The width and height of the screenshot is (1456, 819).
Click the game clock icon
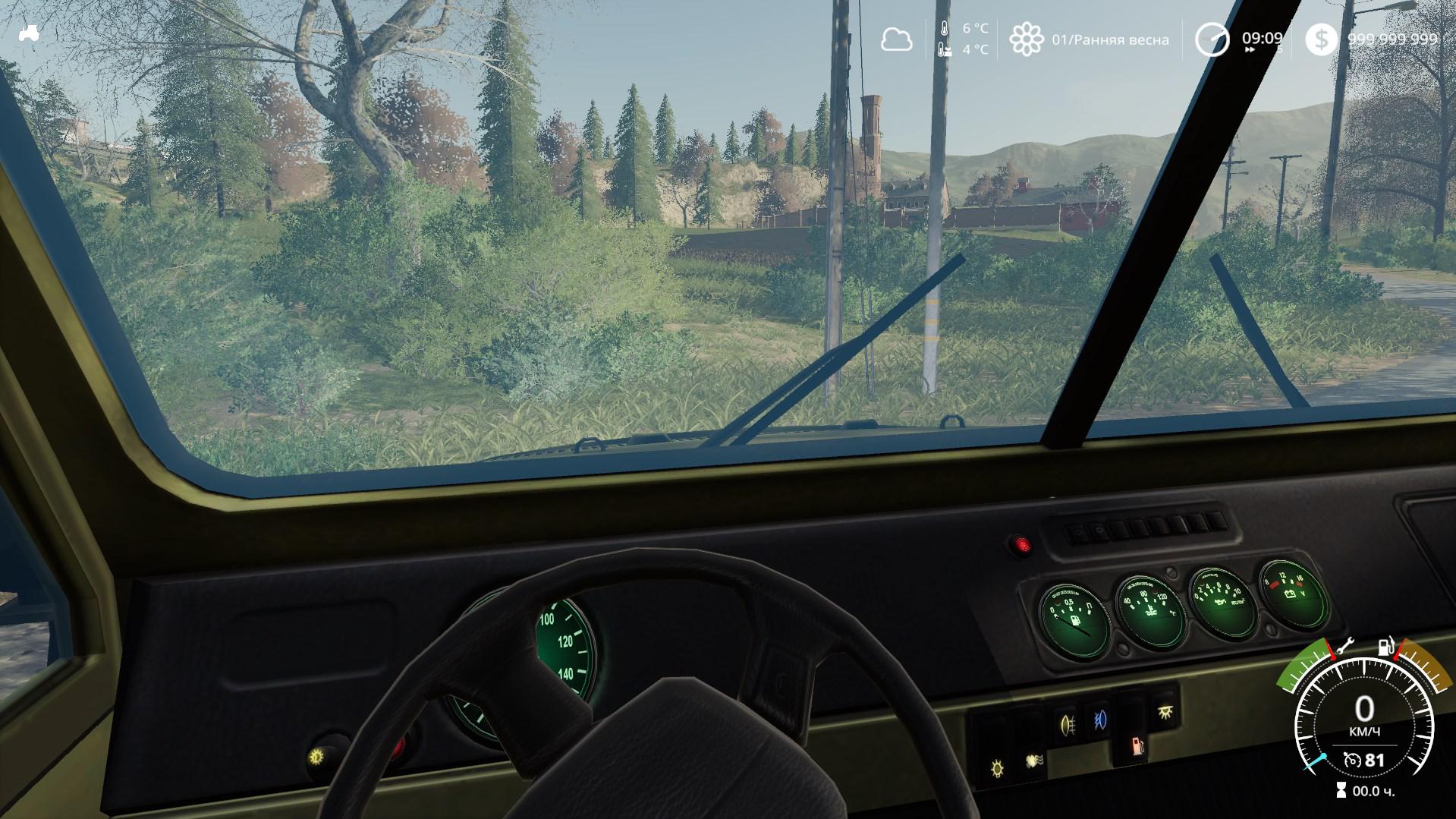click(1212, 39)
